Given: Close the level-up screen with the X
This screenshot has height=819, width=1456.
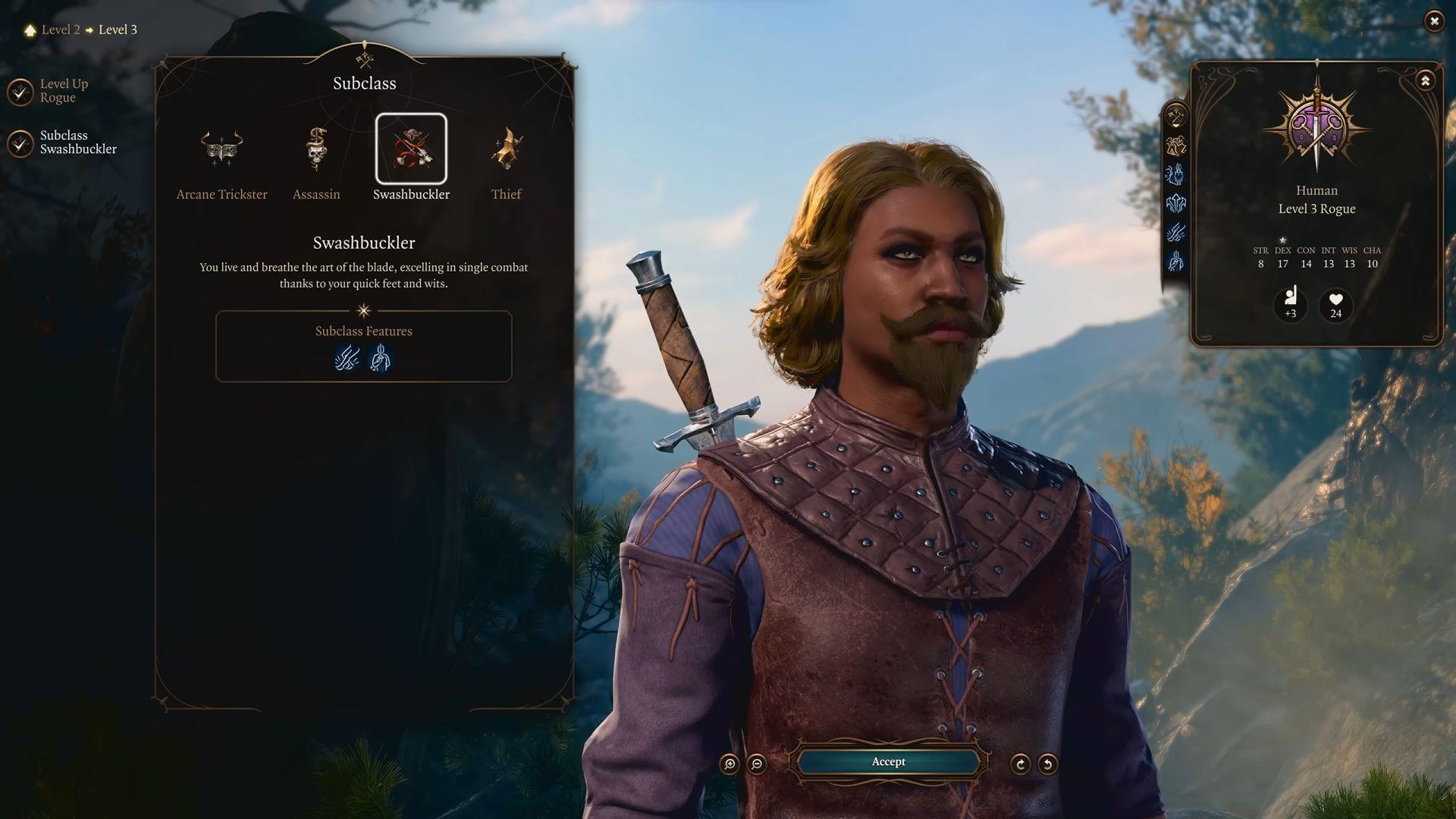Looking at the screenshot, I should 1434,21.
